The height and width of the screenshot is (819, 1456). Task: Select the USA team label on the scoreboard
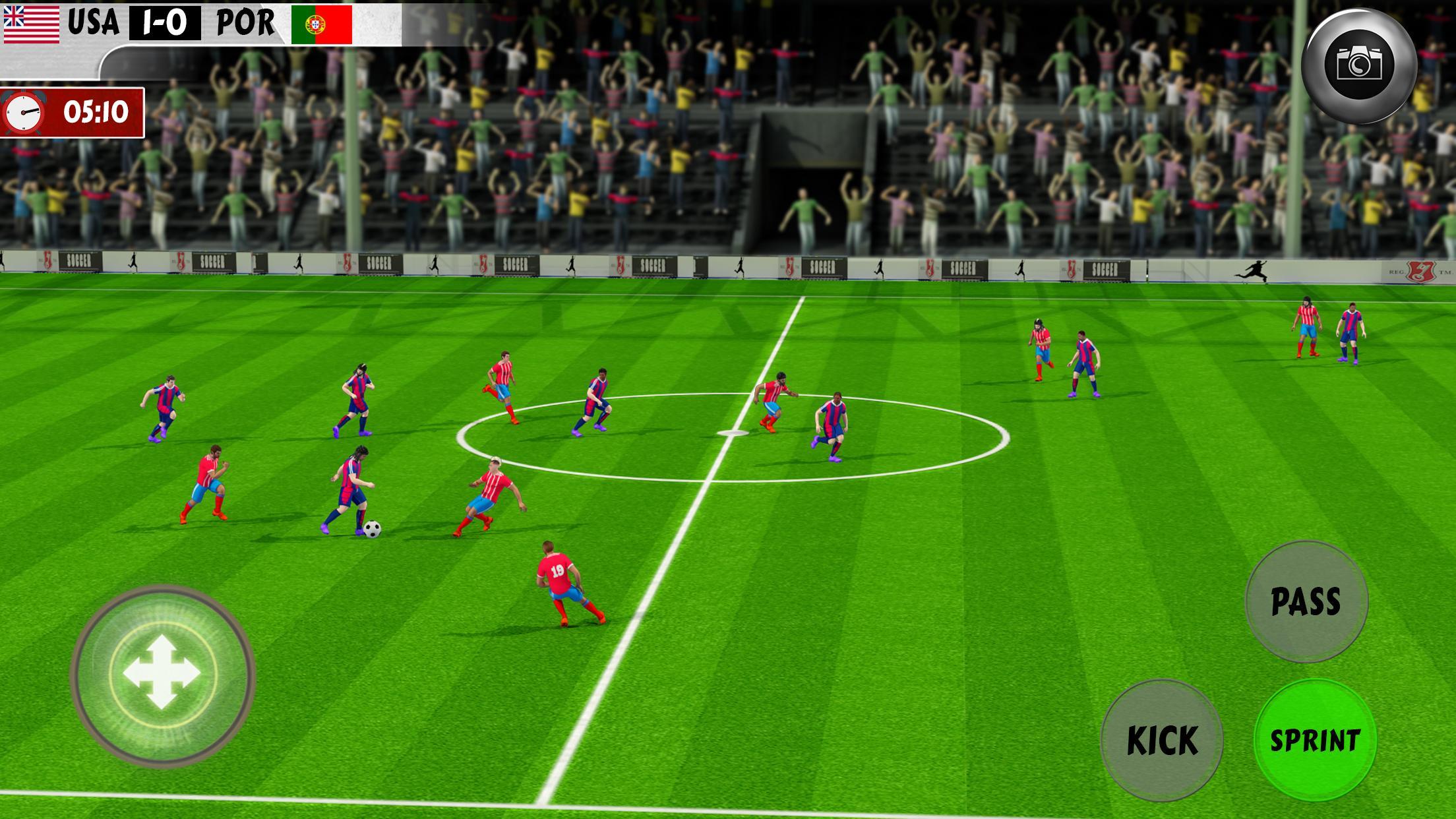[x=94, y=22]
